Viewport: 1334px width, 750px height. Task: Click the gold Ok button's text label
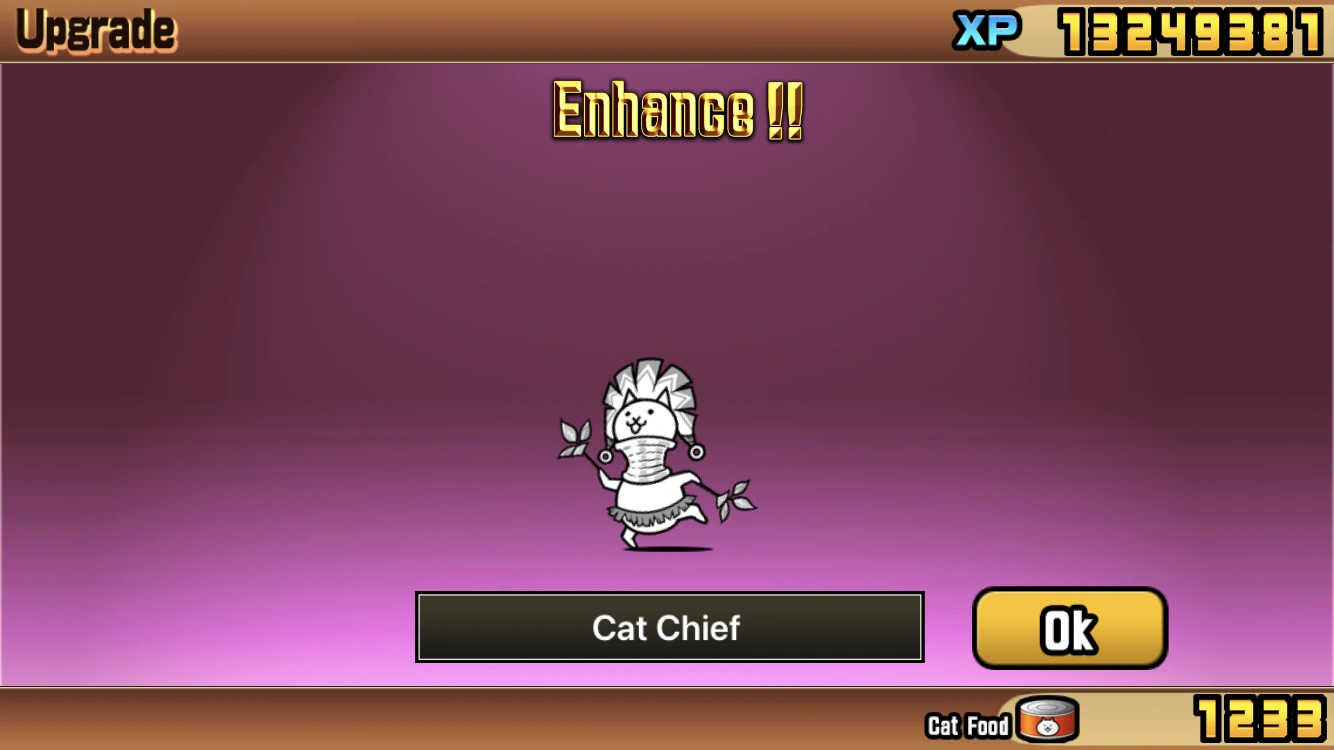1068,627
